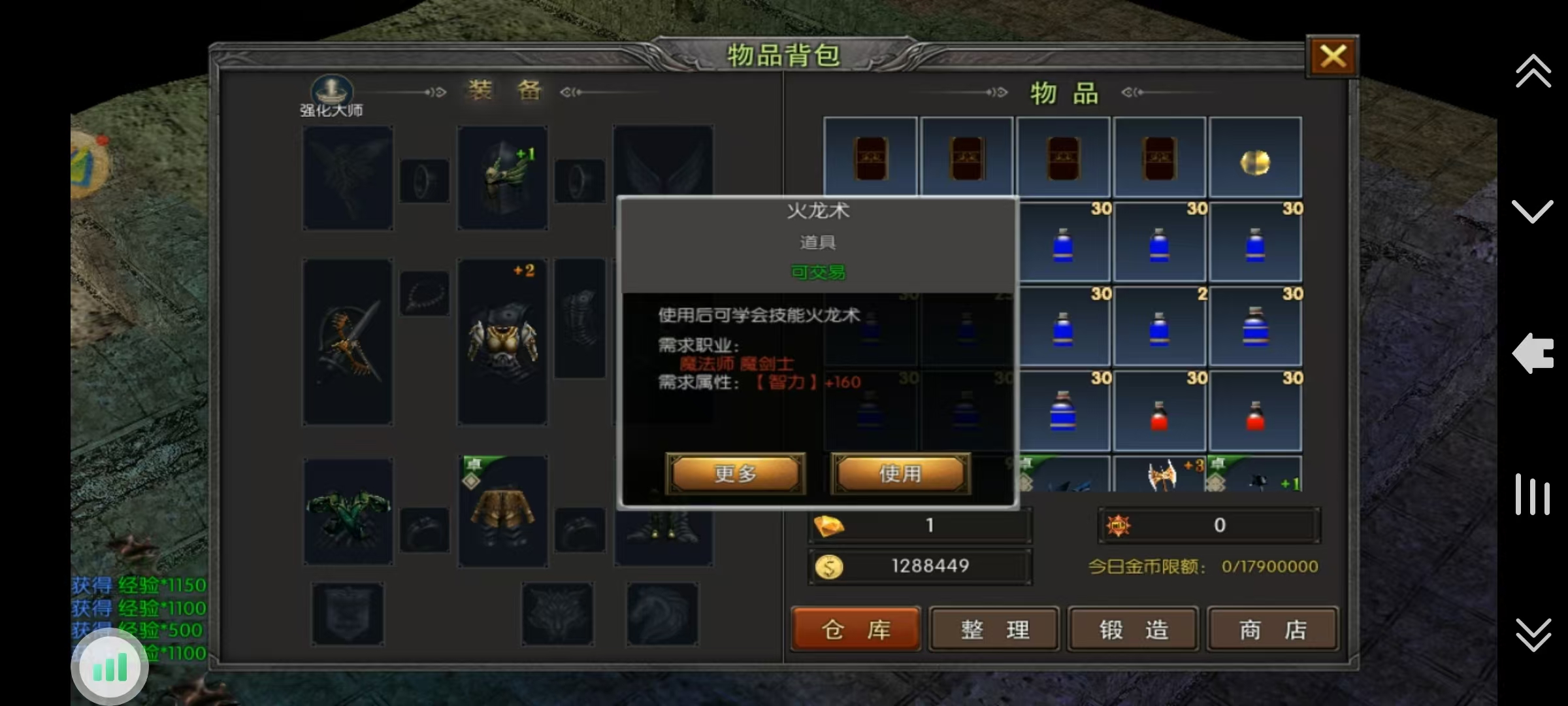
Task: Switch to the 物品 items tab
Action: coord(1063,93)
